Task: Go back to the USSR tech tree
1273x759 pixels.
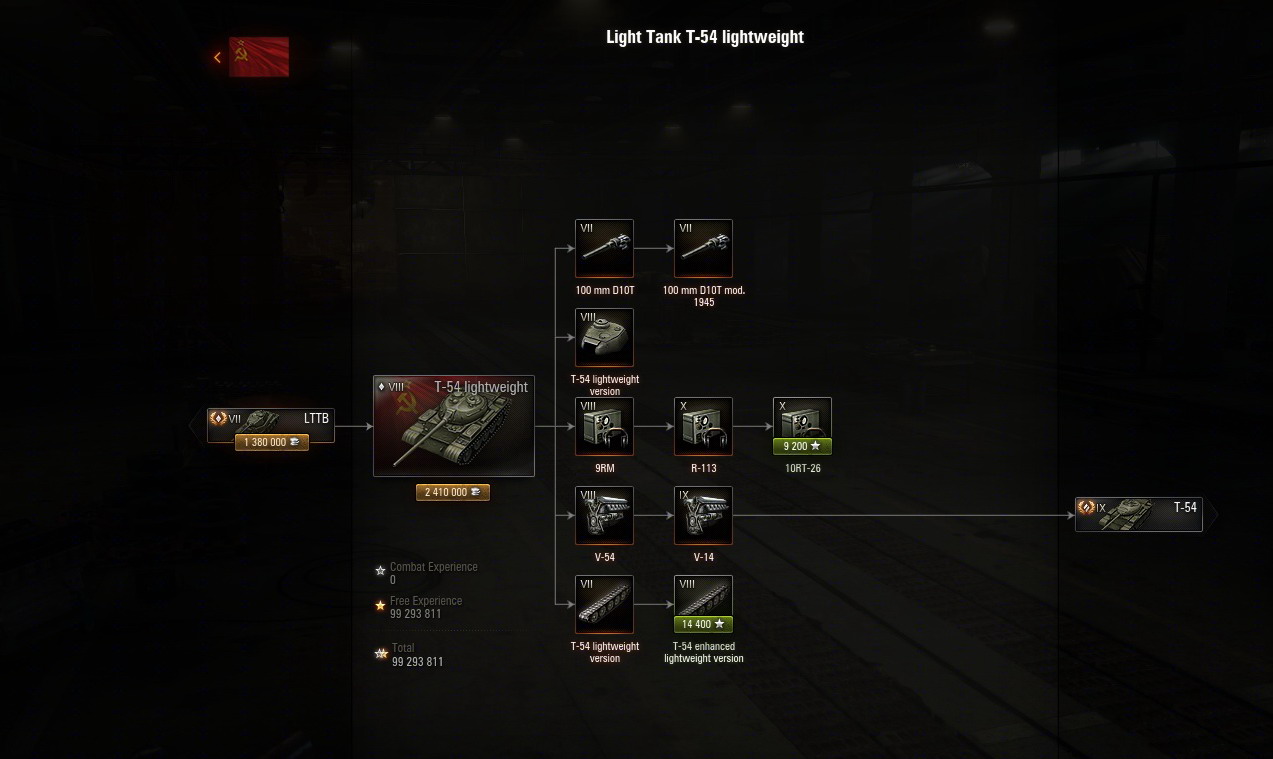Action: 252,57
